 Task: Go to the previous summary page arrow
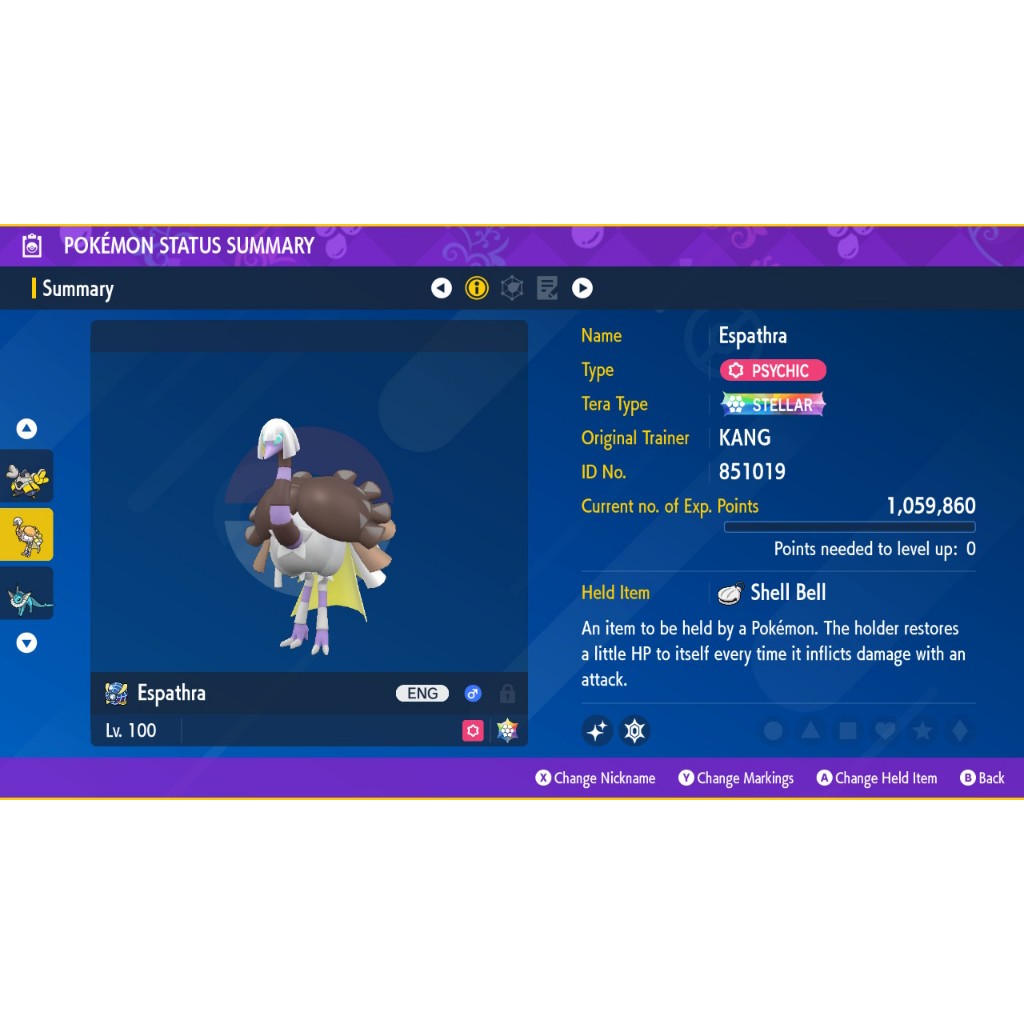pyautogui.click(x=441, y=289)
